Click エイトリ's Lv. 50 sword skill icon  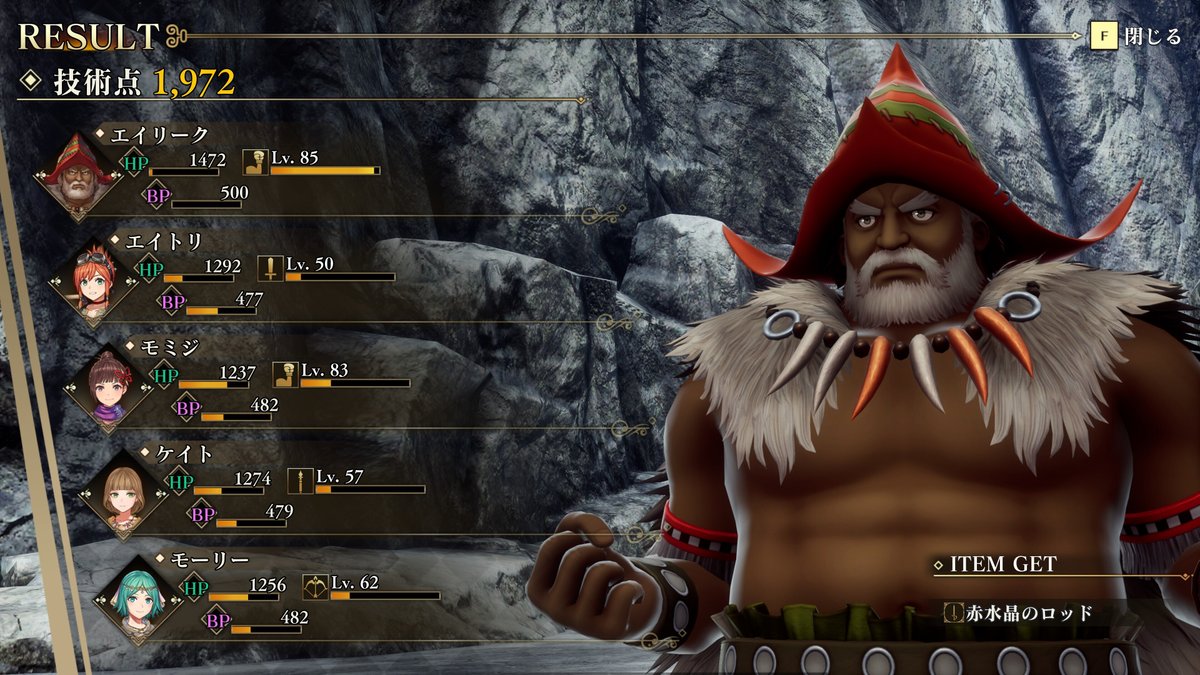click(x=270, y=268)
